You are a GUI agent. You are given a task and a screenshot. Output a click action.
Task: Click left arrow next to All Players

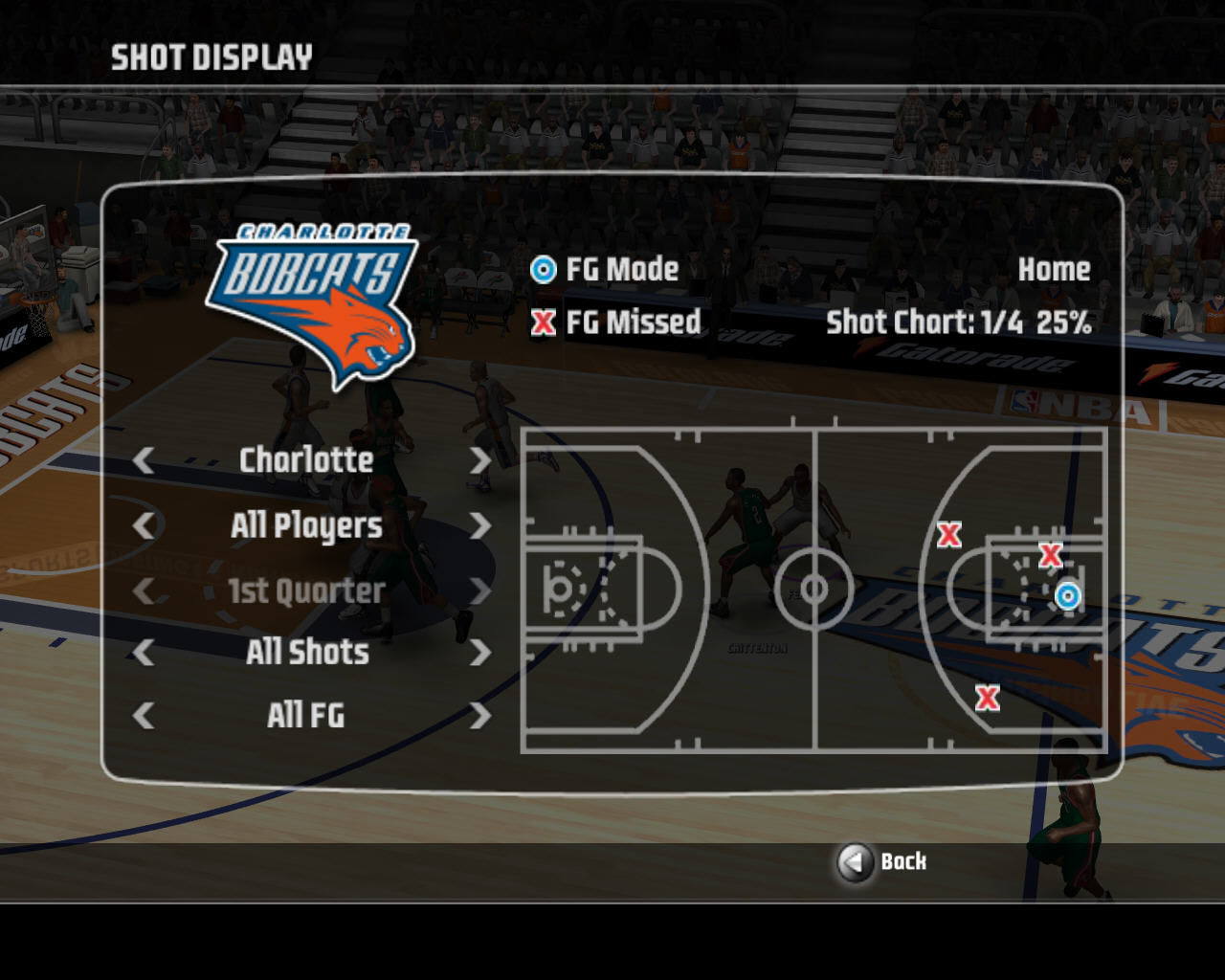144,525
